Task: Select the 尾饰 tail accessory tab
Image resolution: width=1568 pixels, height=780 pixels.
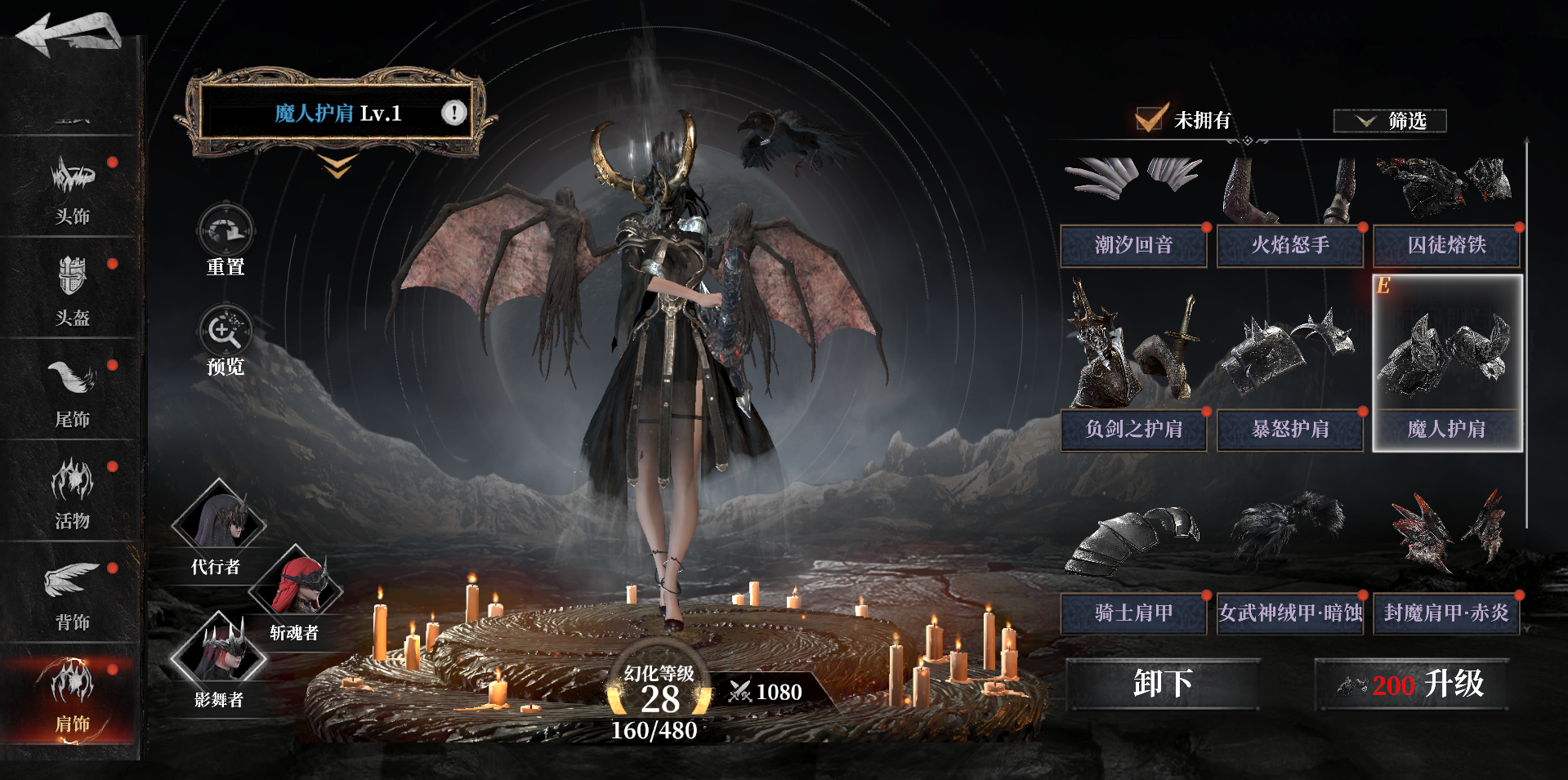Action: (x=72, y=392)
